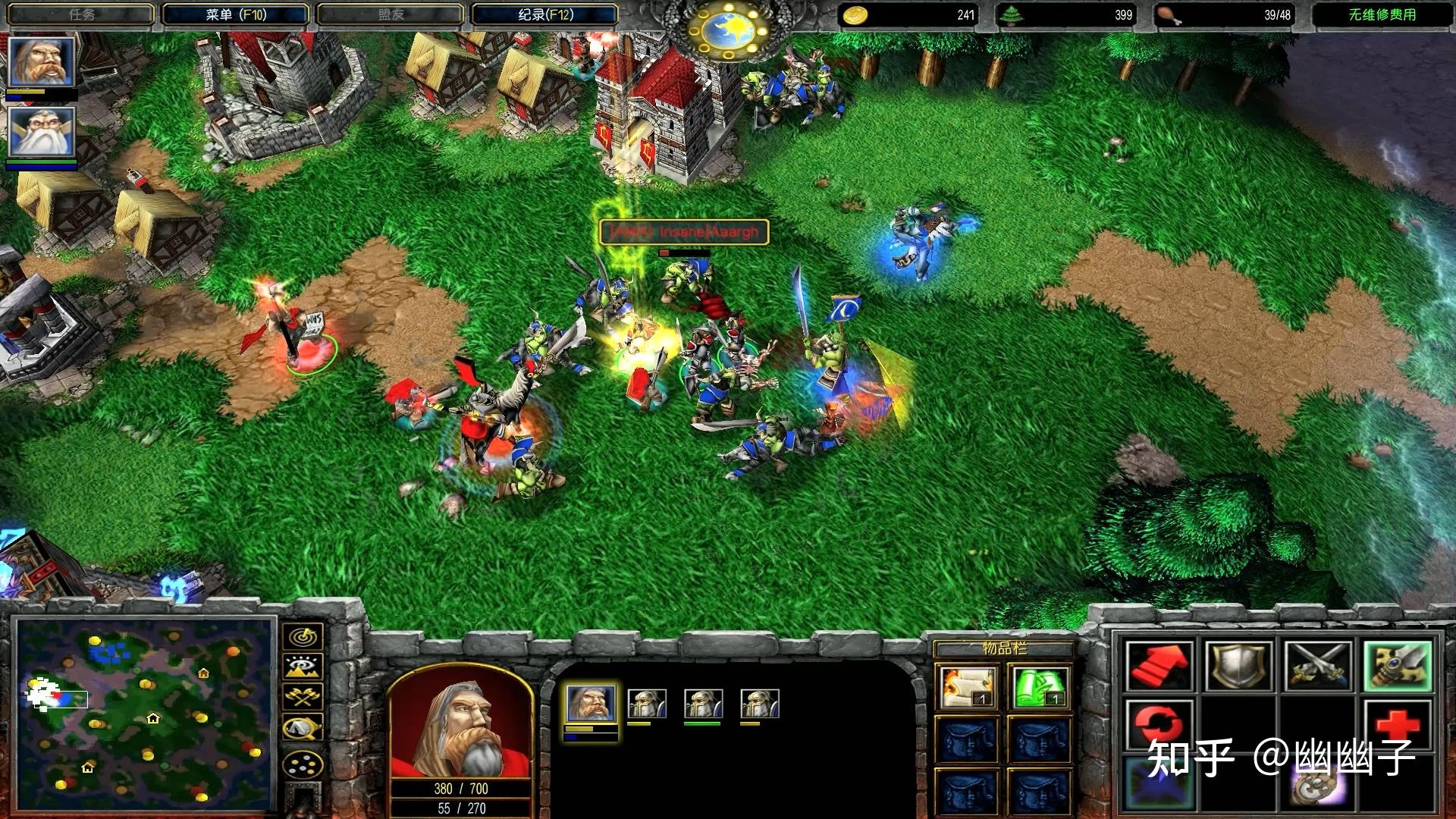Open the 菜单 (F10) menu
The height and width of the screenshot is (819, 1456).
(235, 14)
